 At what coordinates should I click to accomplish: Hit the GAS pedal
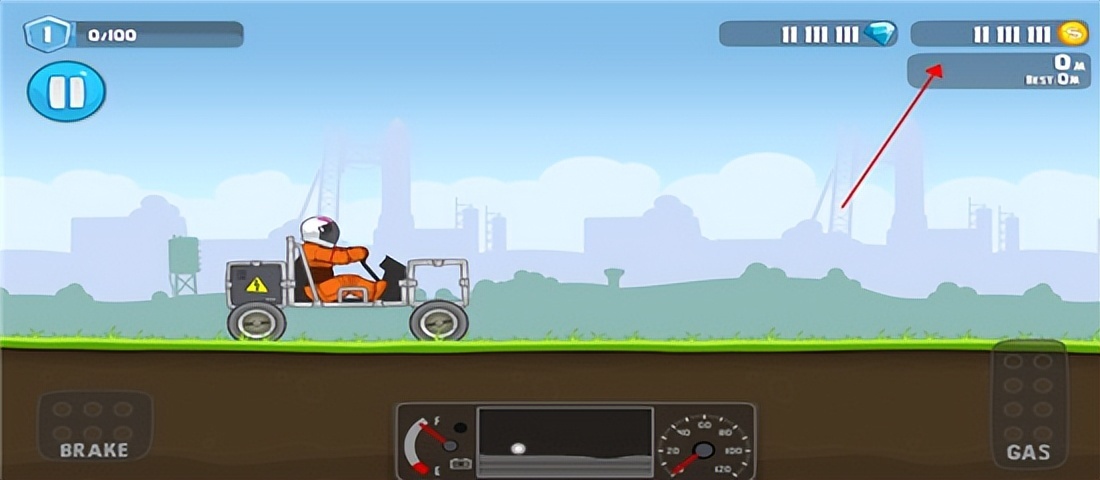[x=1029, y=405]
